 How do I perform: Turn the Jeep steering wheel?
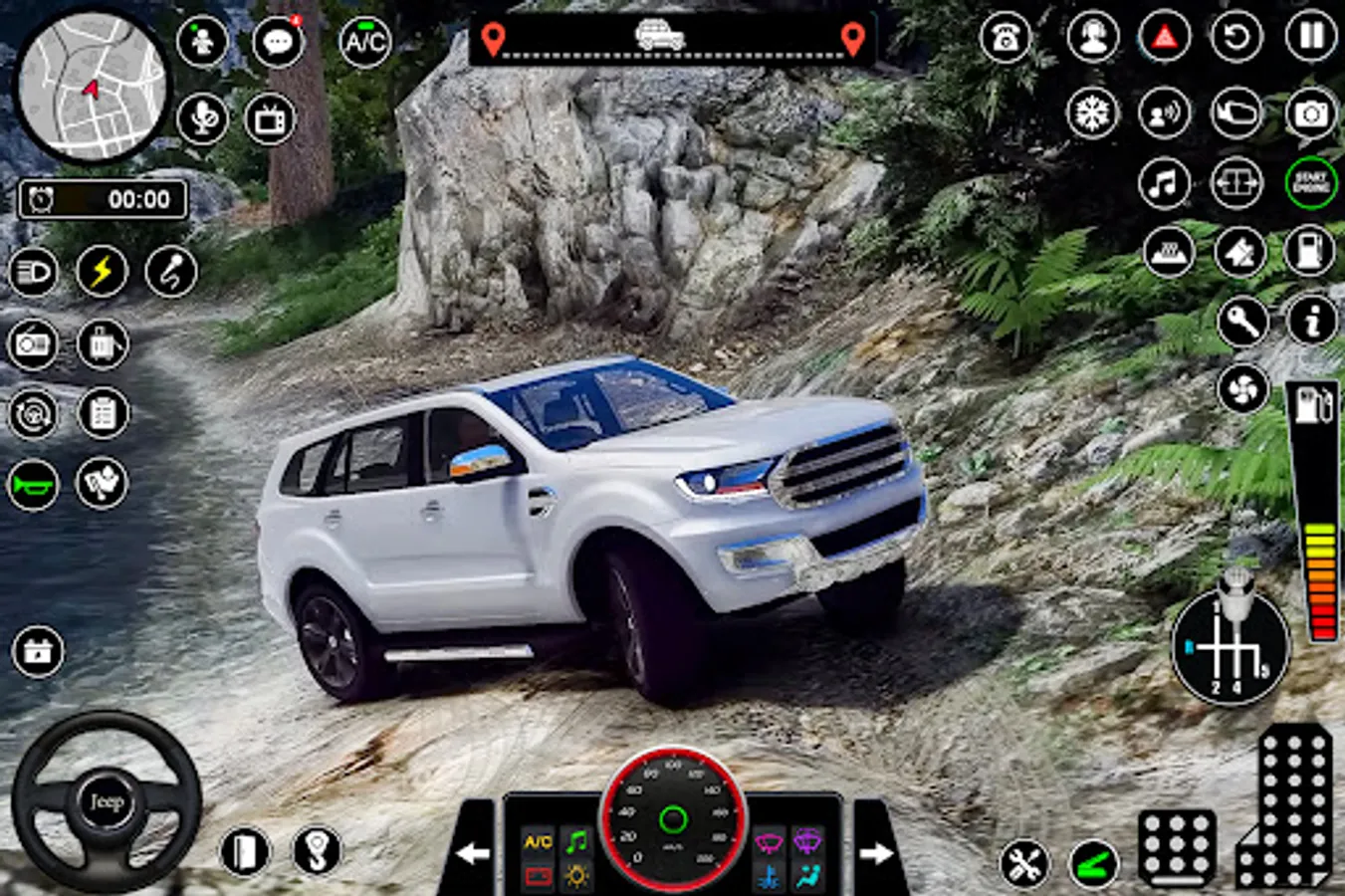(106, 801)
